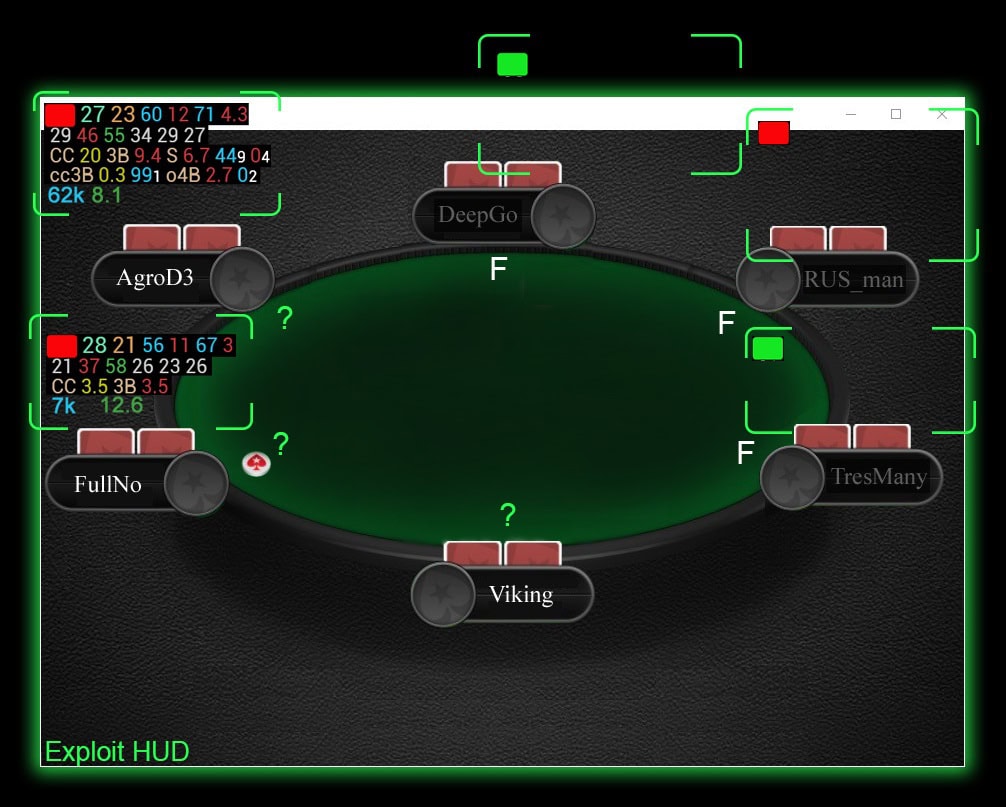This screenshot has width=1006, height=807.
Task: Minimize the poker table window
Action: [851, 114]
